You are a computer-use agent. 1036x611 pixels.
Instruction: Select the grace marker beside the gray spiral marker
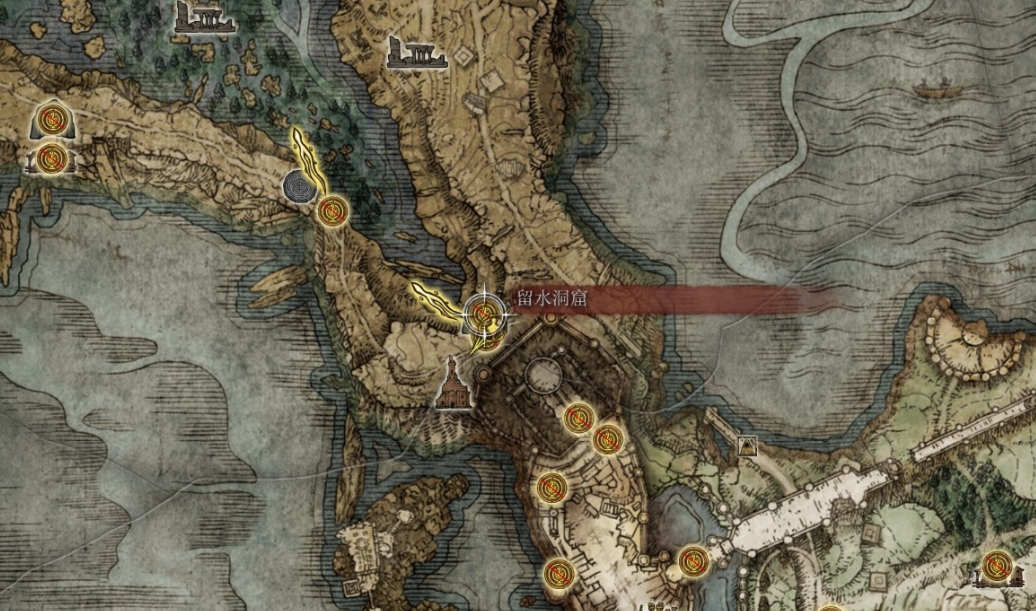click(x=333, y=211)
